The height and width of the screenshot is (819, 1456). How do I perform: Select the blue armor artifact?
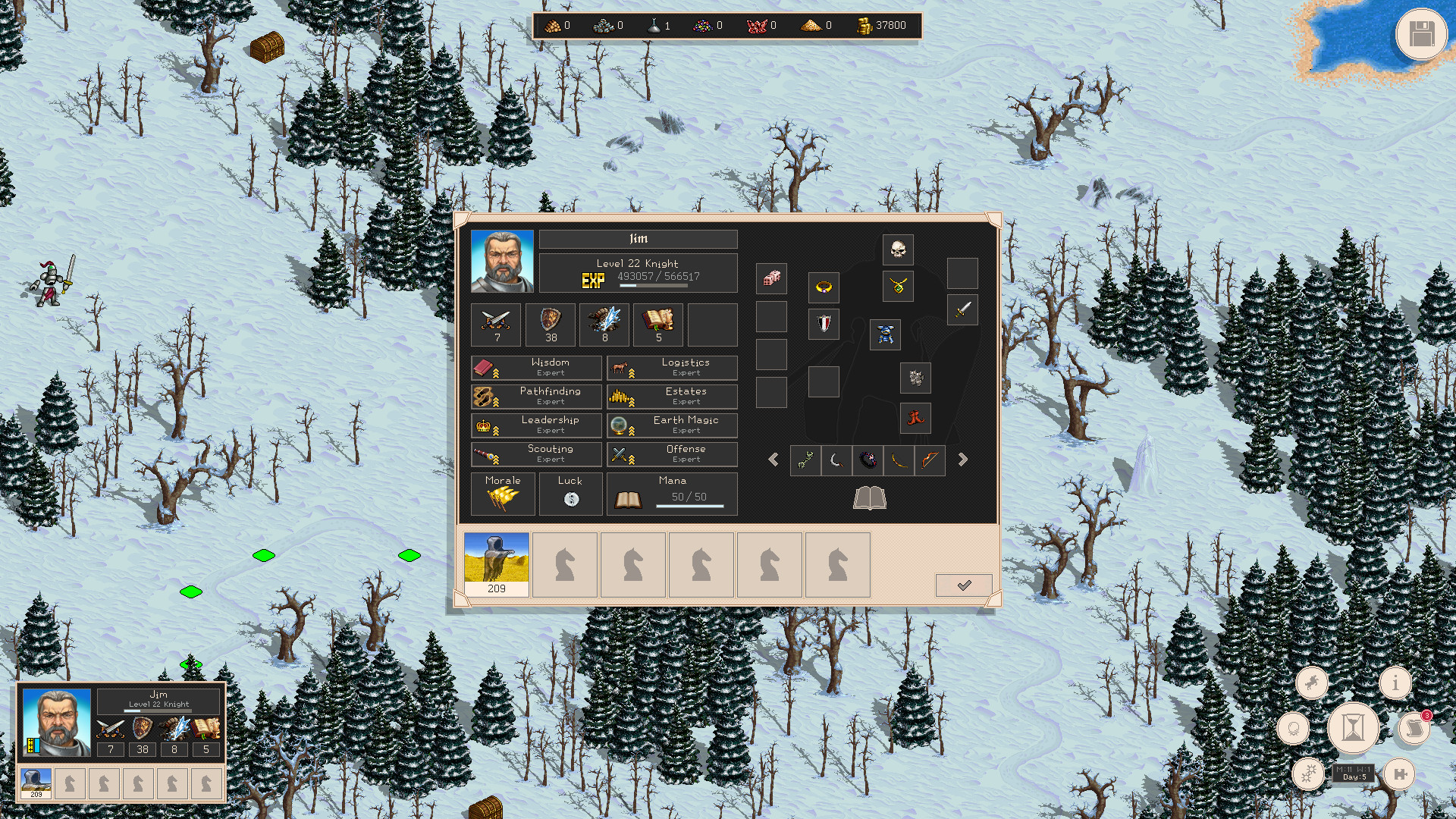tap(885, 335)
